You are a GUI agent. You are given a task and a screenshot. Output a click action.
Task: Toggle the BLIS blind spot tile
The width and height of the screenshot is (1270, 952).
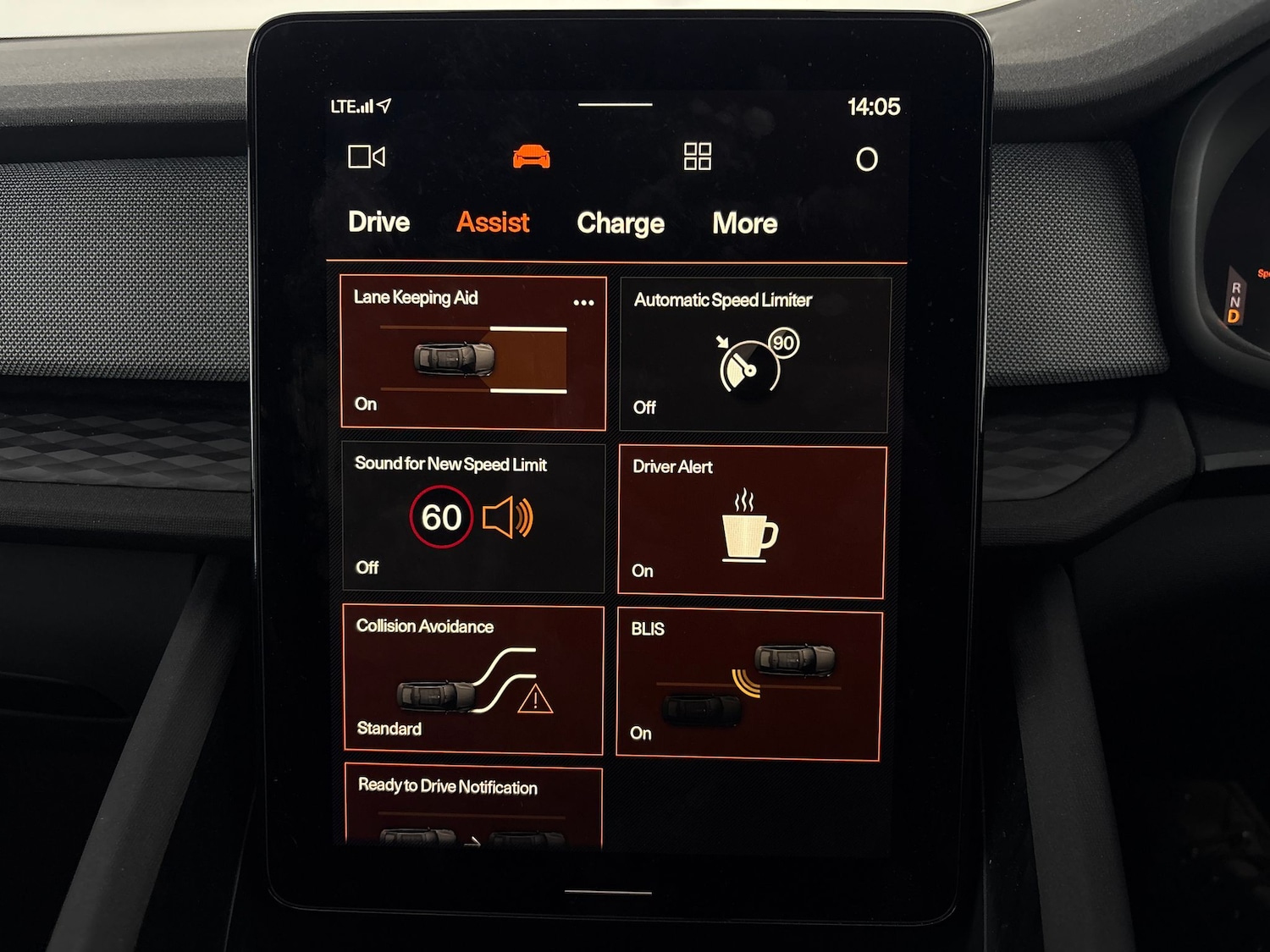point(749,685)
